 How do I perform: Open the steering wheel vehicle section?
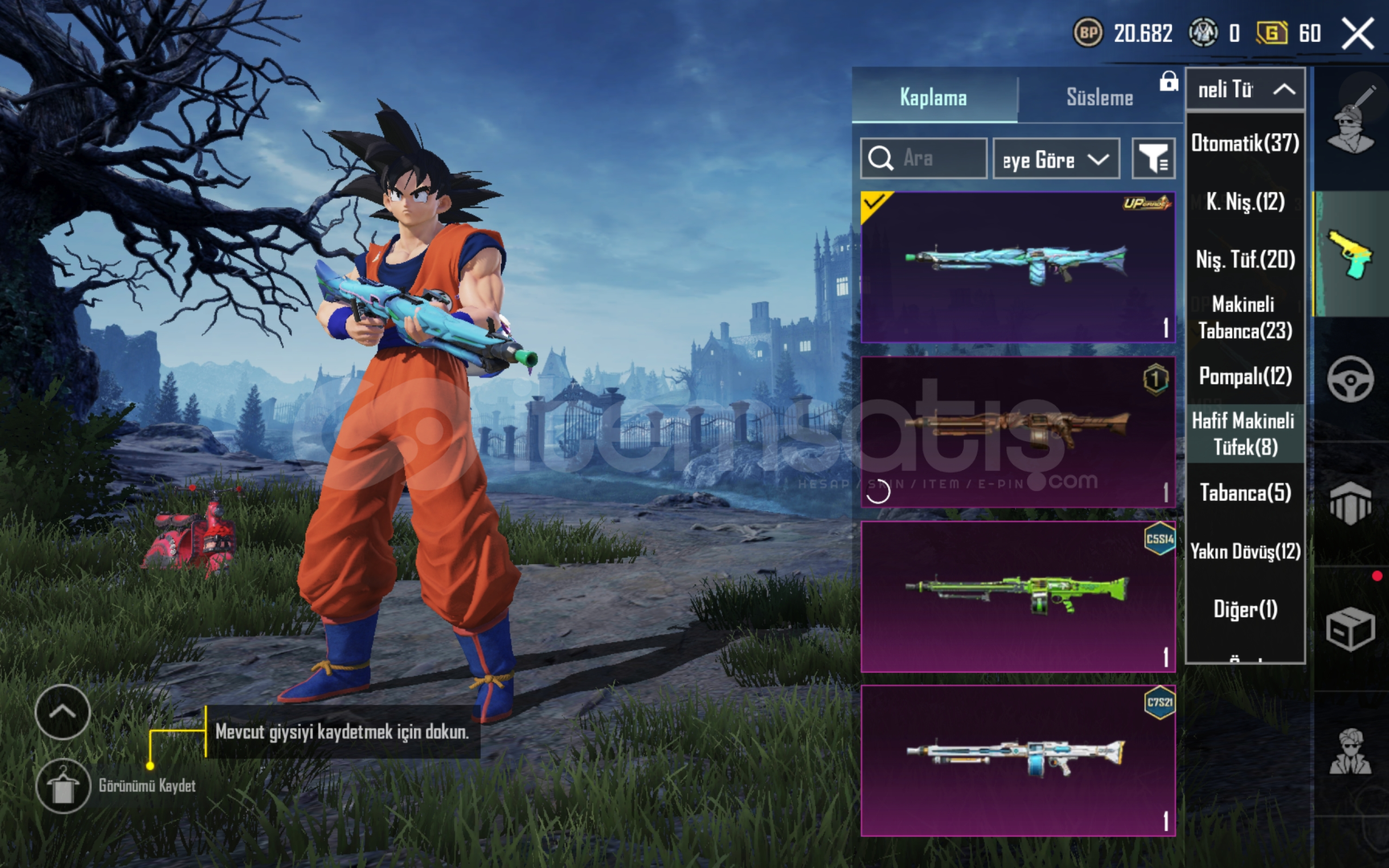1350,379
